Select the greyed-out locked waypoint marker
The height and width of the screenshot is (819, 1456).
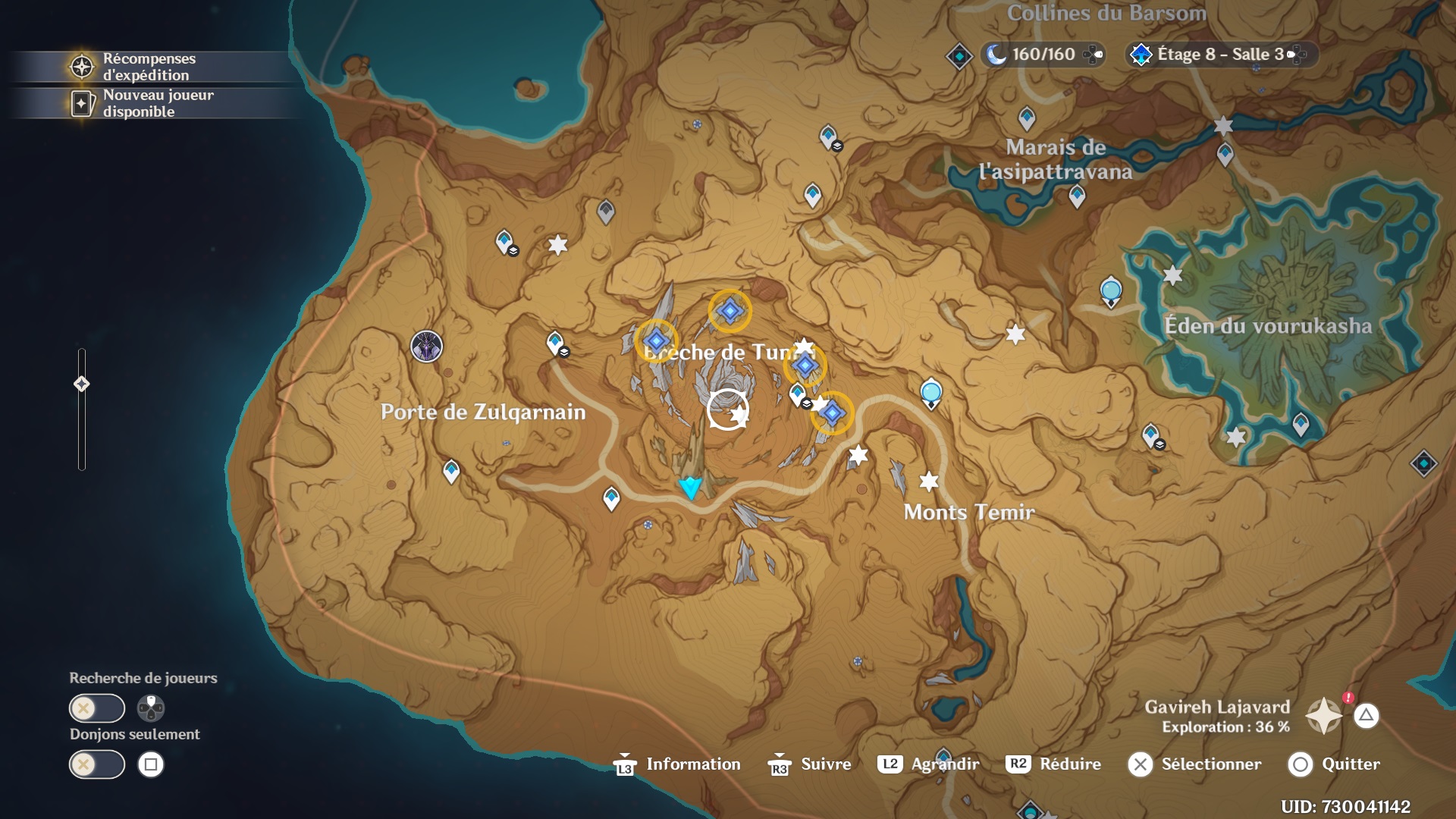(605, 210)
